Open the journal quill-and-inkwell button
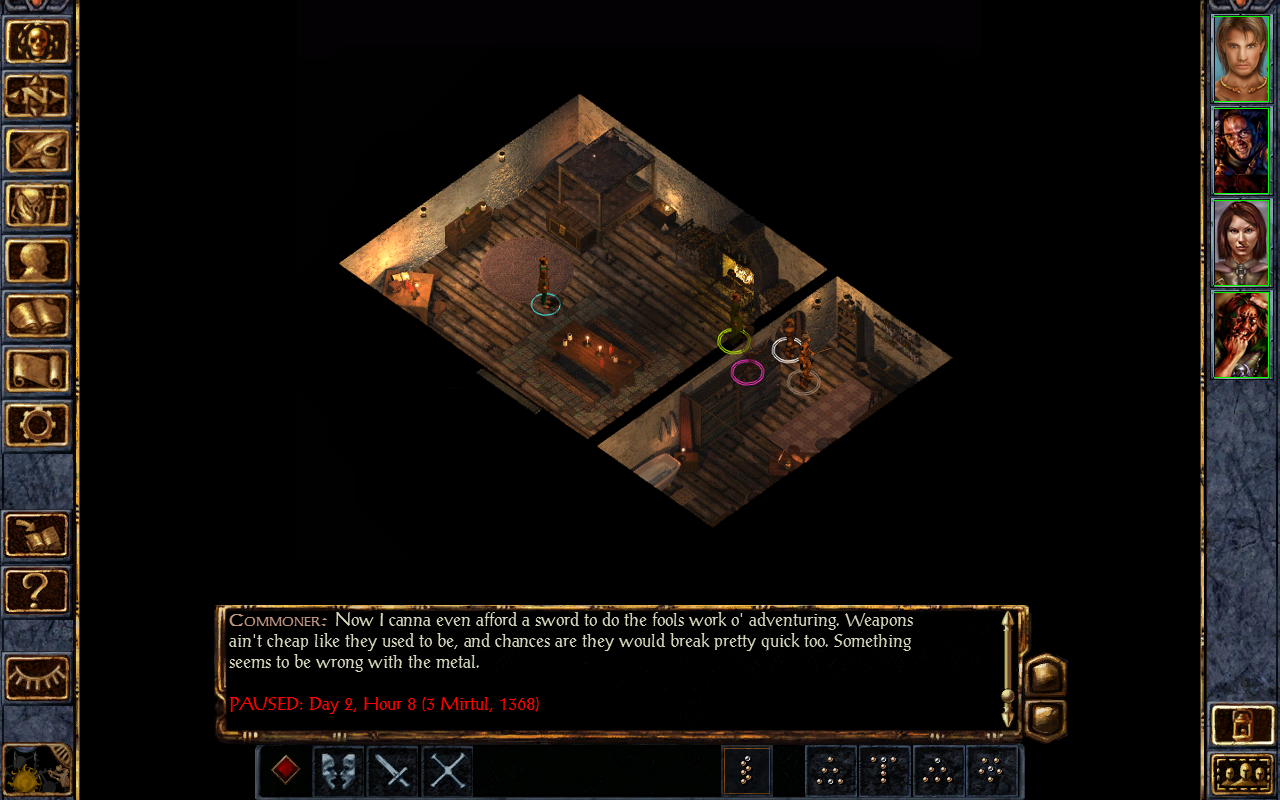The width and height of the screenshot is (1280, 800). [x=38, y=151]
